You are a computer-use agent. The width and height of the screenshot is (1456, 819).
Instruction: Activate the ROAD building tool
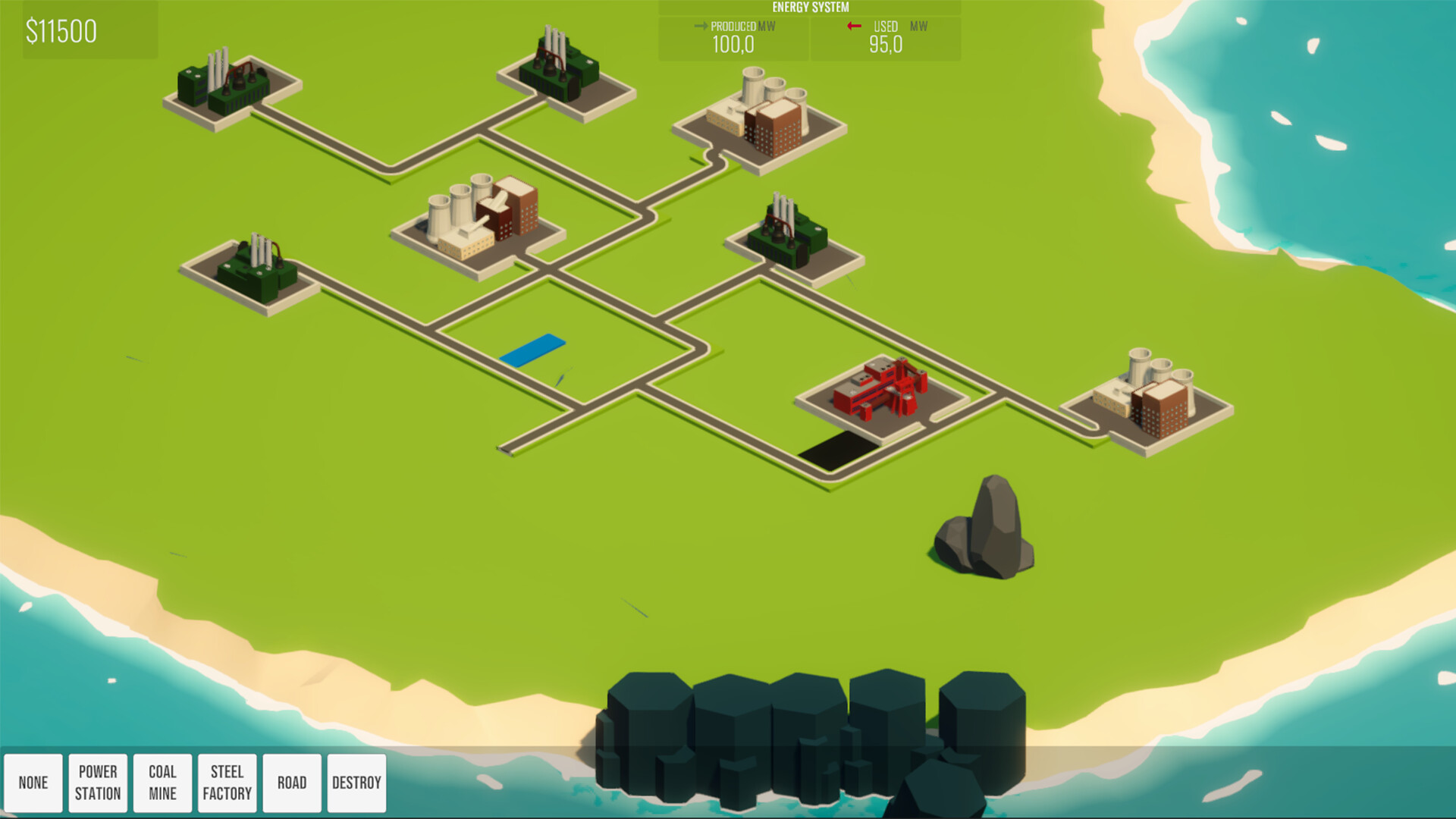pyautogui.click(x=292, y=782)
